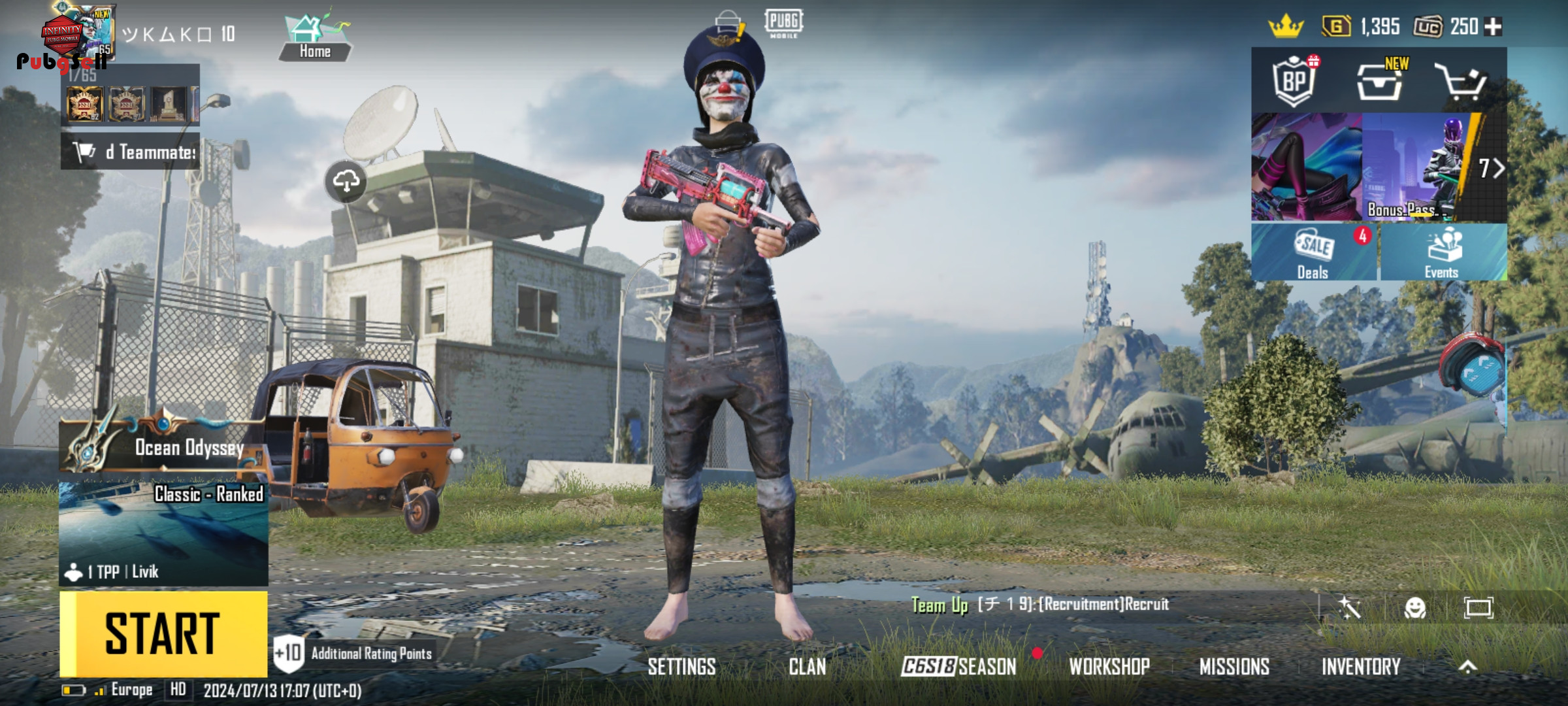Open the Events panel
Viewport: 1568px width, 706px height.
[1443, 253]
